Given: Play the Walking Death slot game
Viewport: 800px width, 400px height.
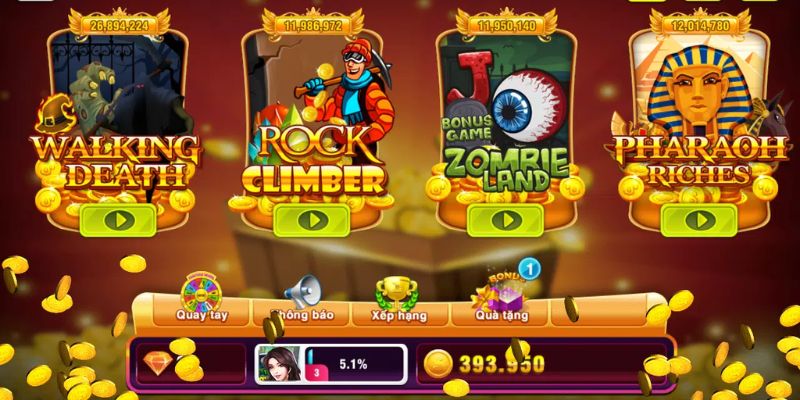Looking at the screenshot, I should (x=118, y=219).
